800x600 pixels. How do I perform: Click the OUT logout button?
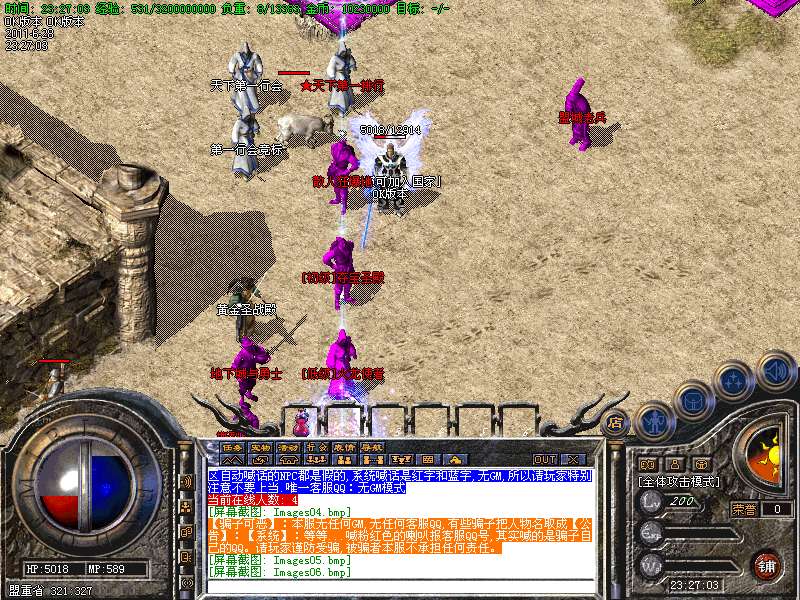545,460
